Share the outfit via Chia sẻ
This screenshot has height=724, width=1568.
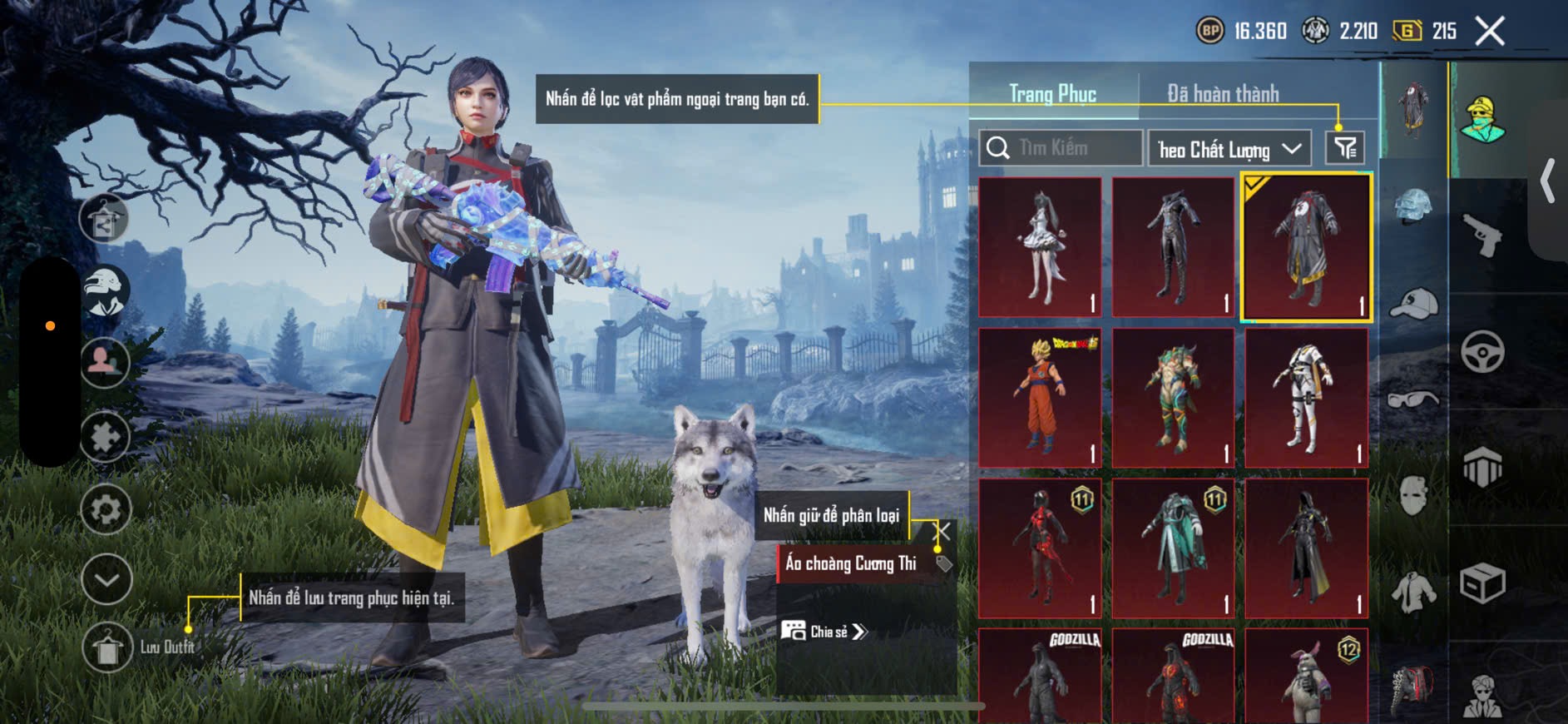click(x=824, y=632)
